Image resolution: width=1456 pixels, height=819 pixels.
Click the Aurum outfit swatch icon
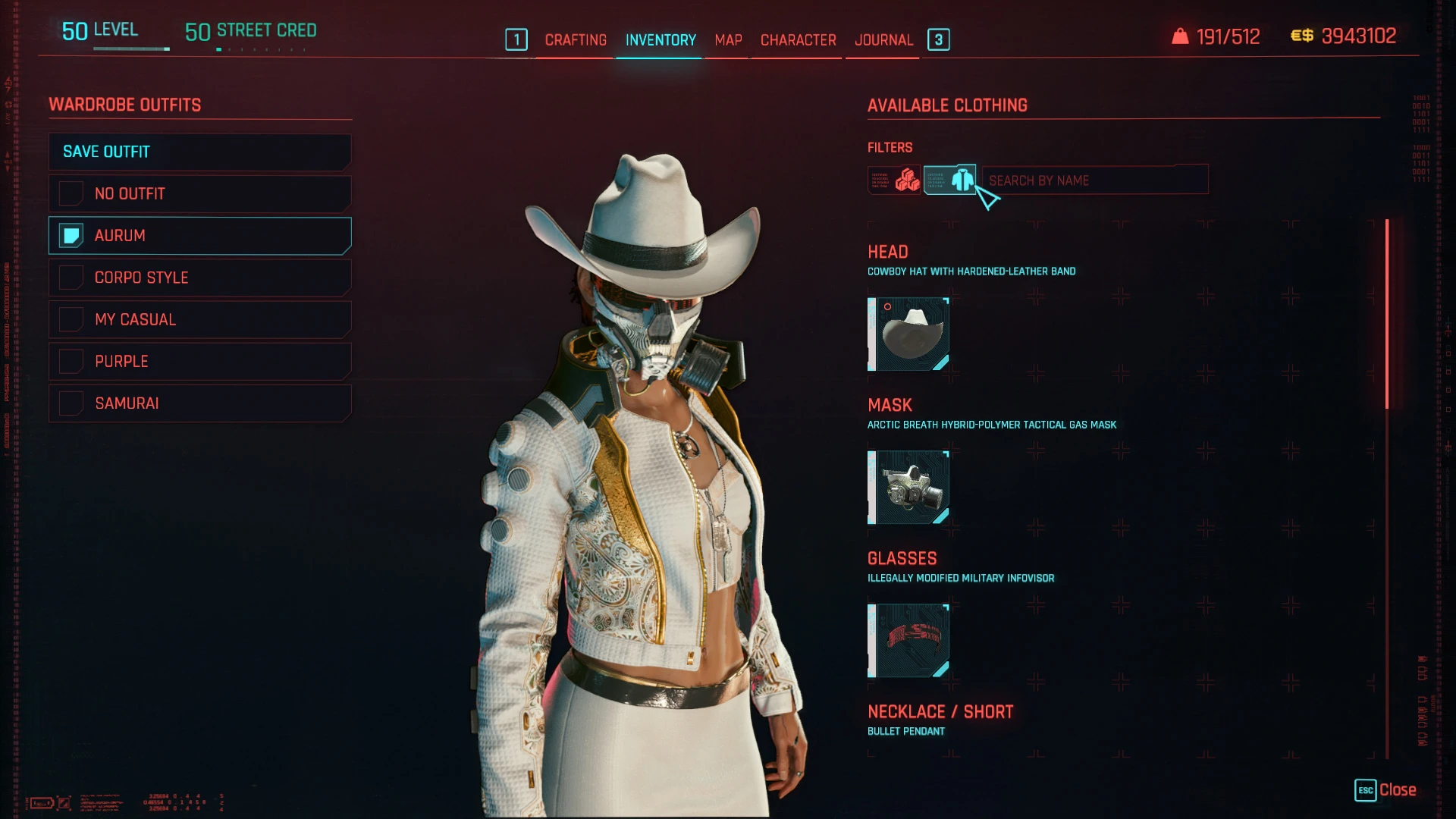71,236
